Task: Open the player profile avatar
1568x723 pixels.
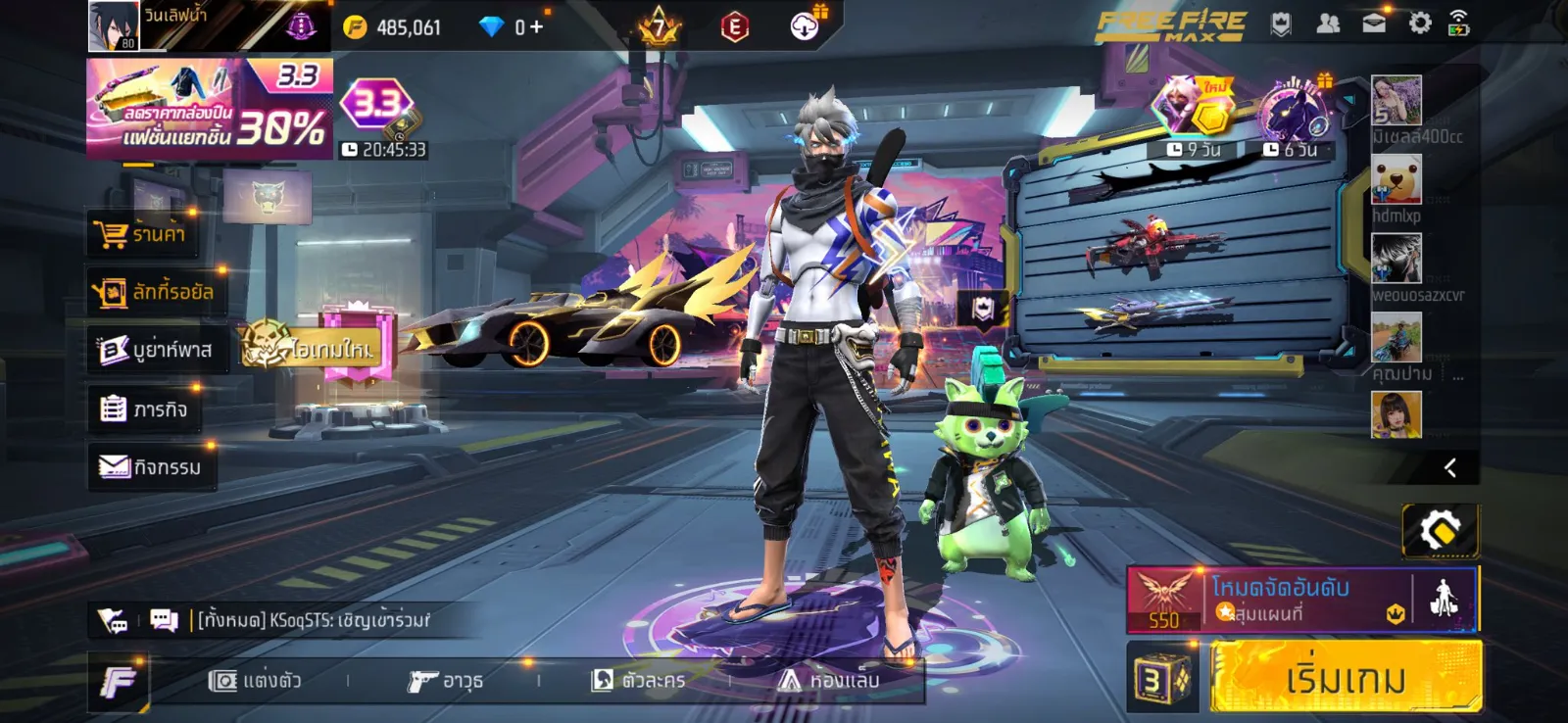Action: [114, 26]
